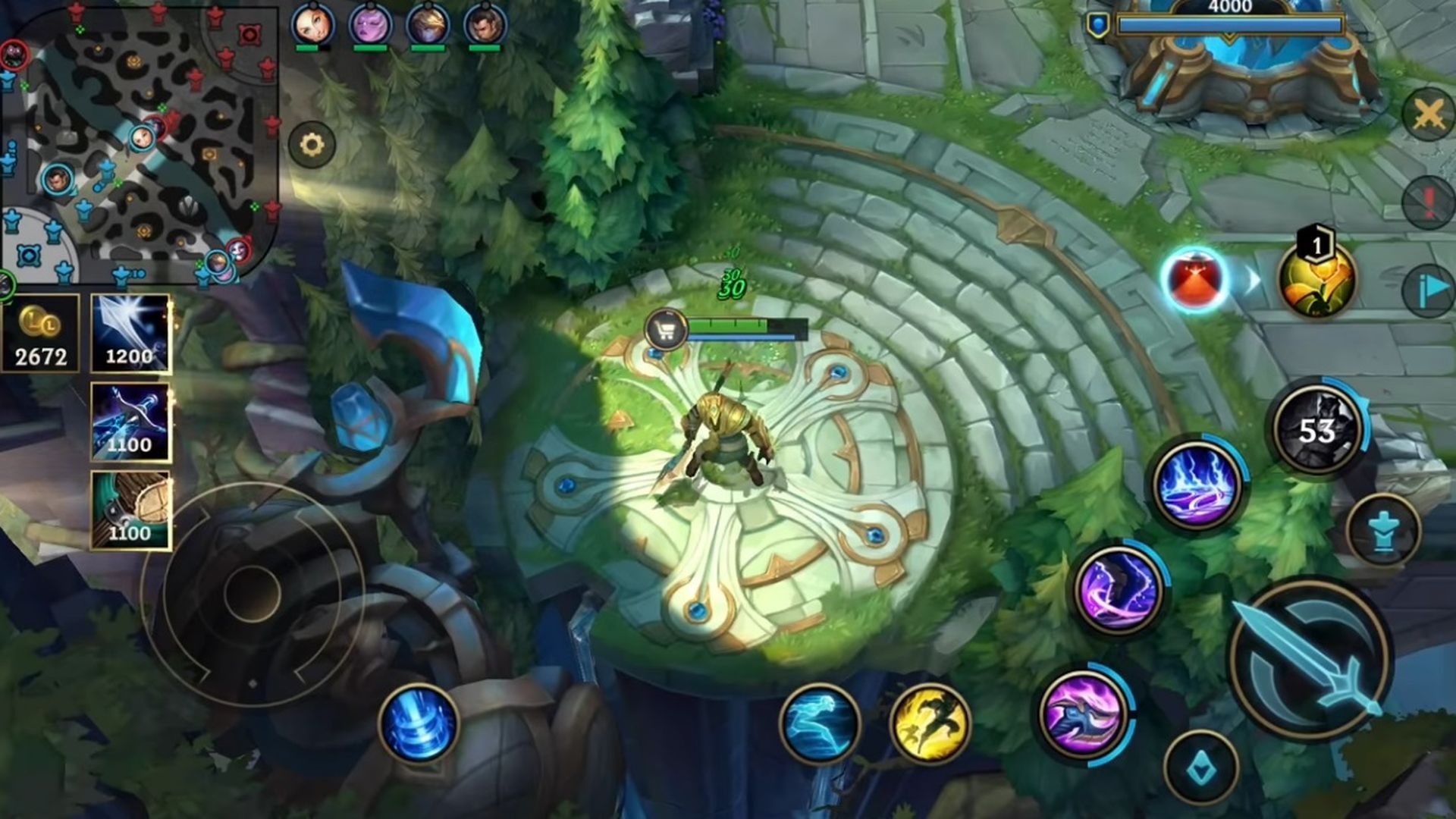
Task: Buy the recommended 1200 gold item
Action: [130, 334]
